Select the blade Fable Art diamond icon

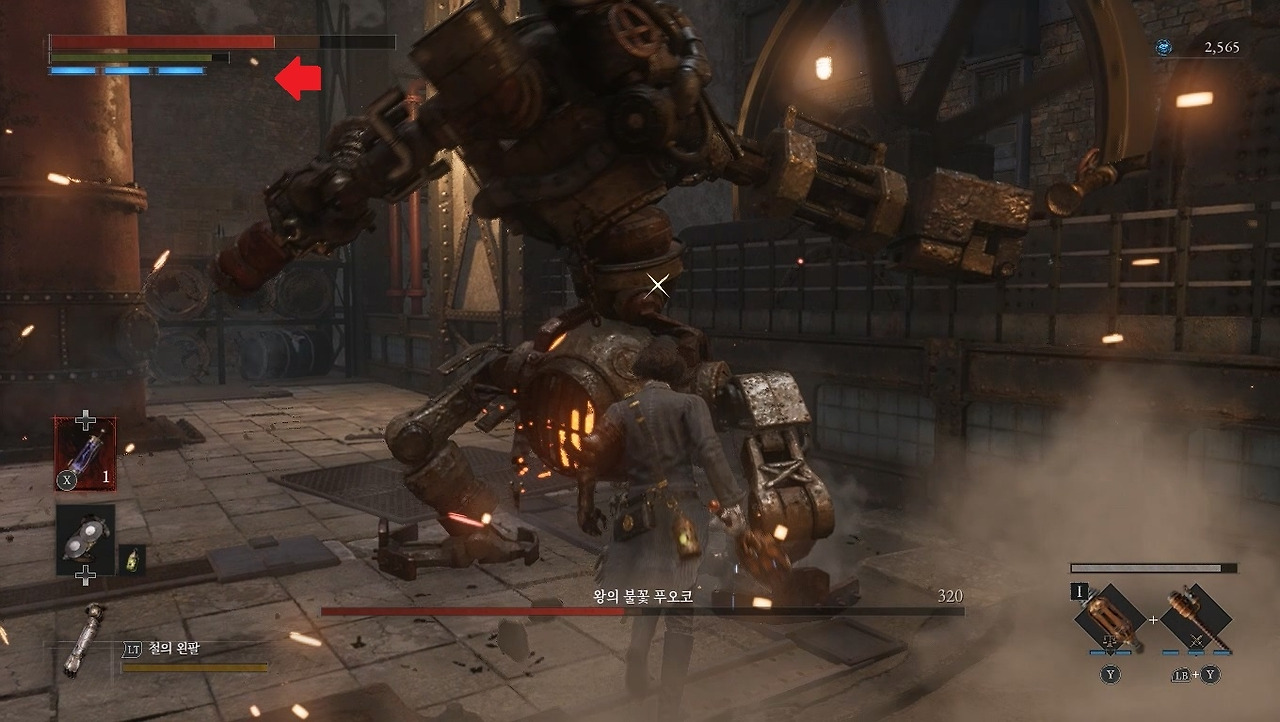[x=1109, y=619]
